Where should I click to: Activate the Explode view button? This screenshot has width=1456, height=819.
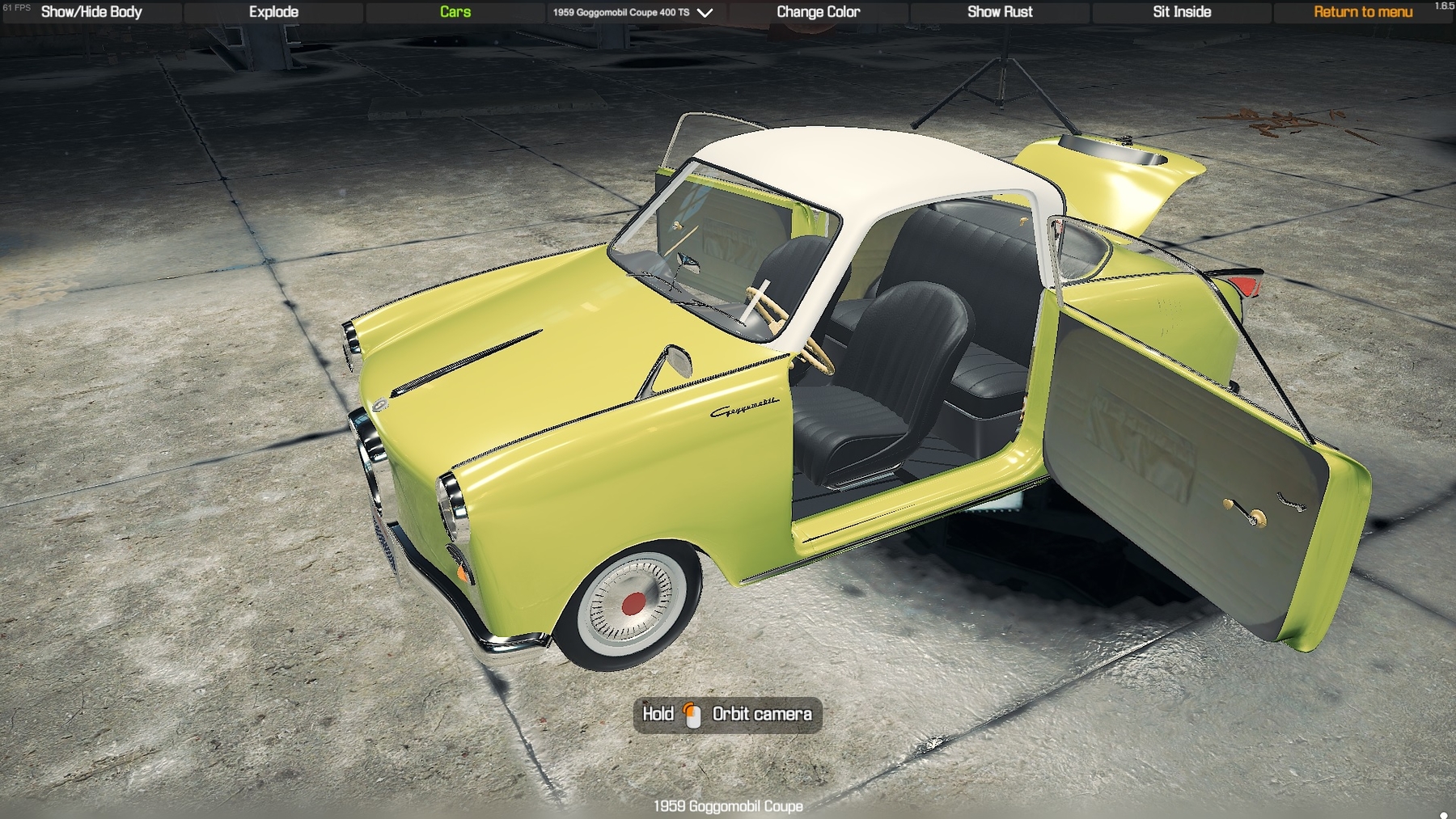(273, 12)
